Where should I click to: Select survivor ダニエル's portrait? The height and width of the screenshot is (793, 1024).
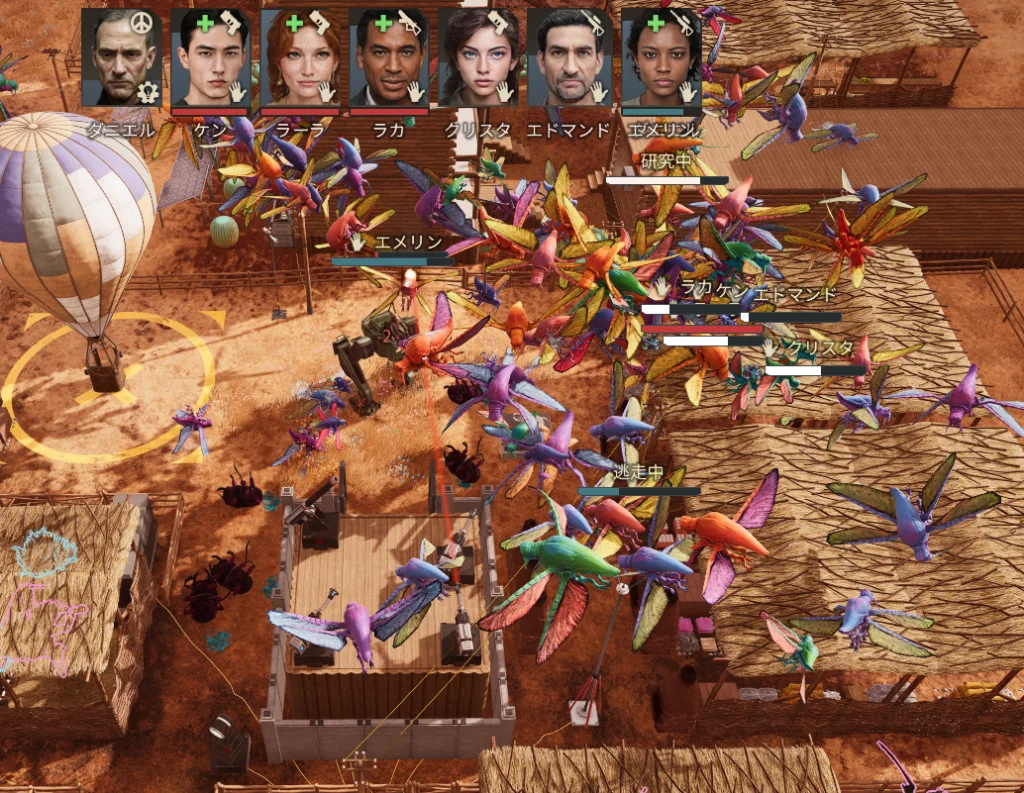tap(121, 58)
